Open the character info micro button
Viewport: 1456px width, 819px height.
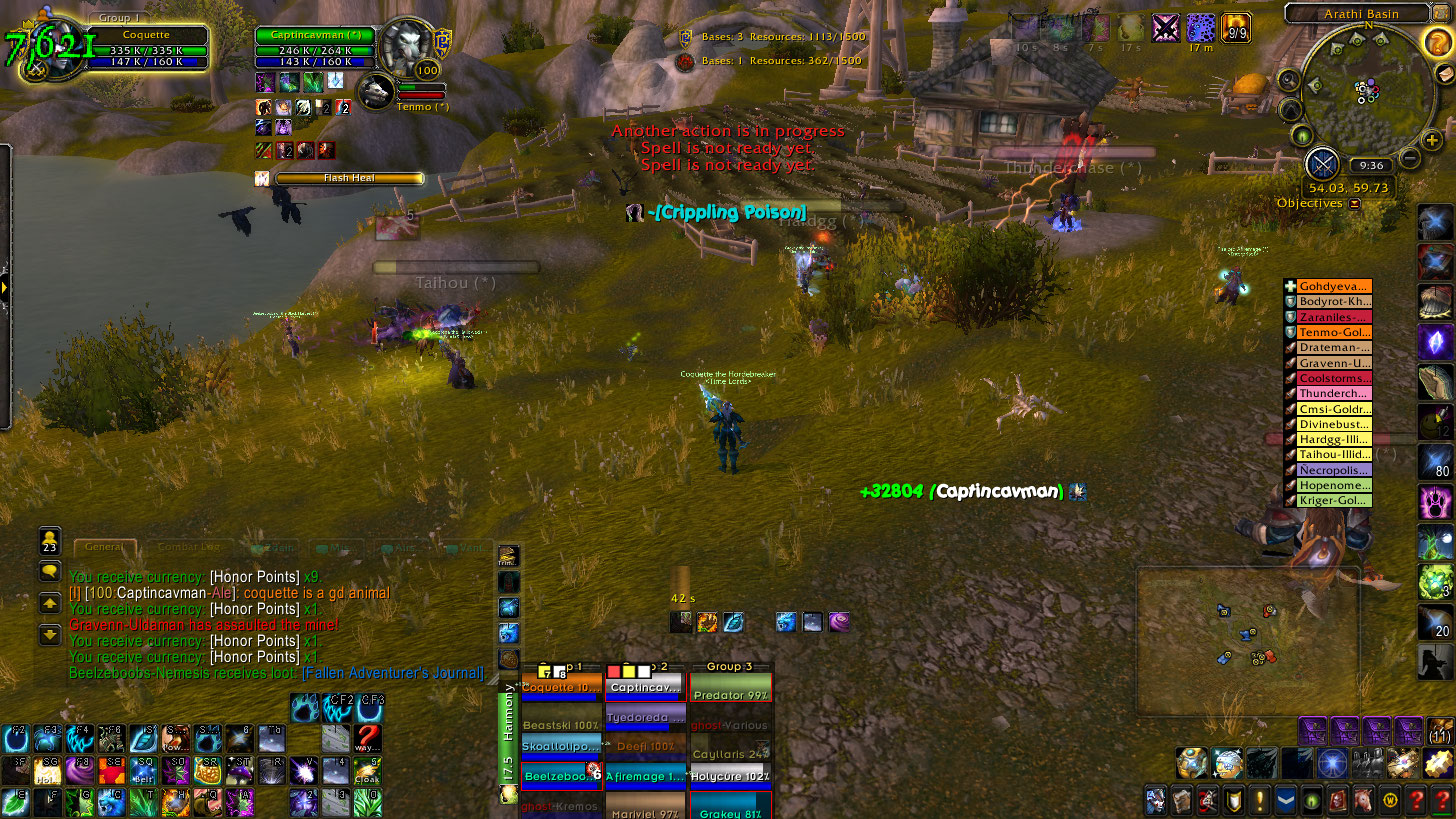[1156, 801]
